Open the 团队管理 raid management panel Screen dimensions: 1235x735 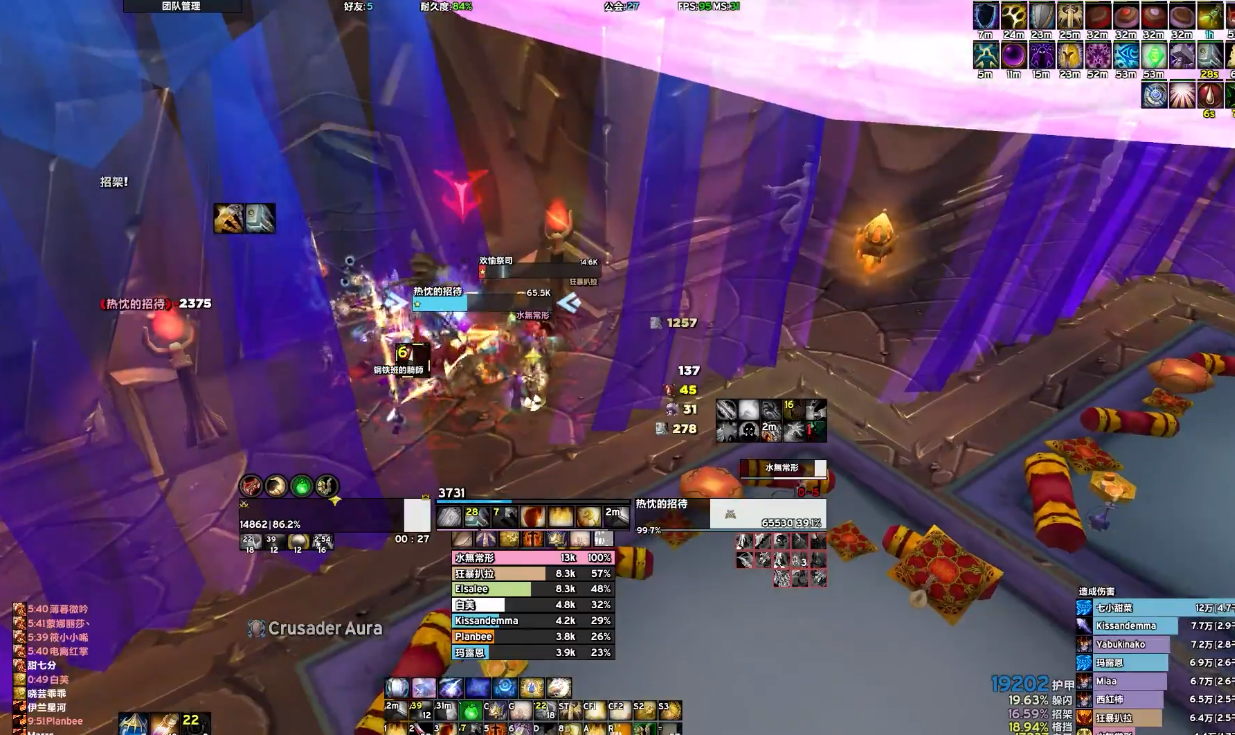181,6
